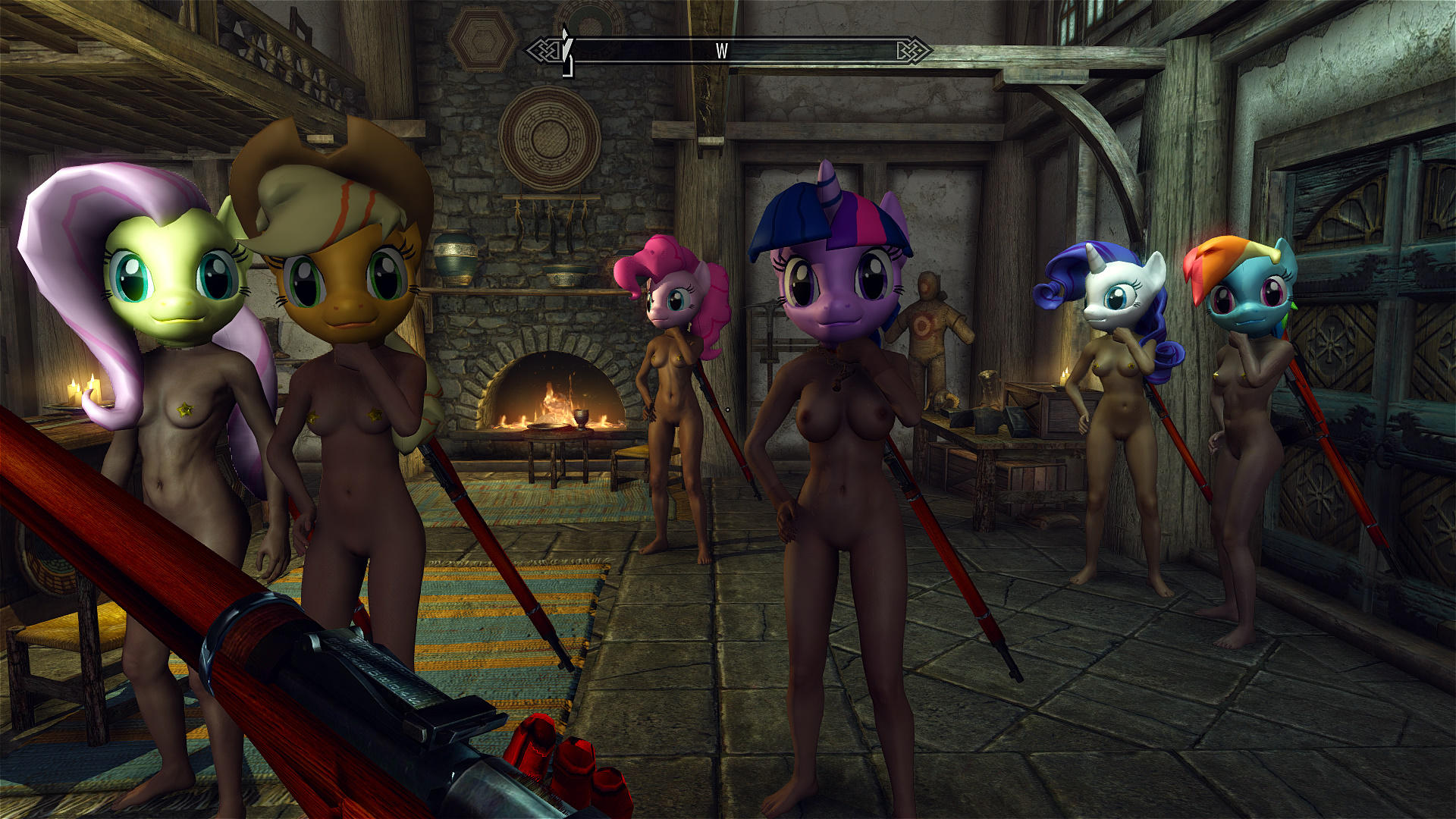Click the W heading on the compass bar

tap(721, 51)
